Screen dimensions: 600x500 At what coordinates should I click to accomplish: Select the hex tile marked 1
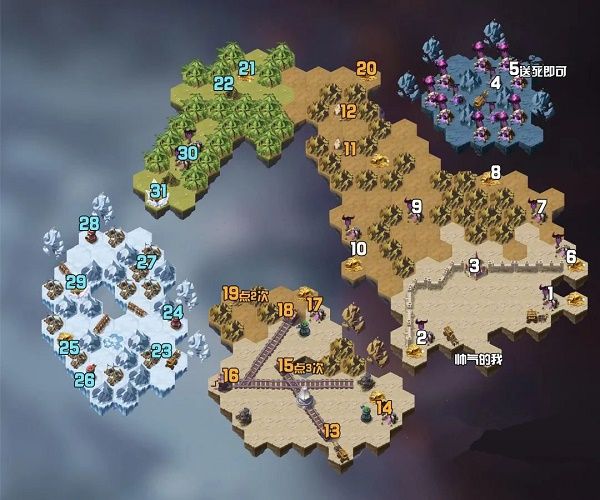click(x=550, y=293)
